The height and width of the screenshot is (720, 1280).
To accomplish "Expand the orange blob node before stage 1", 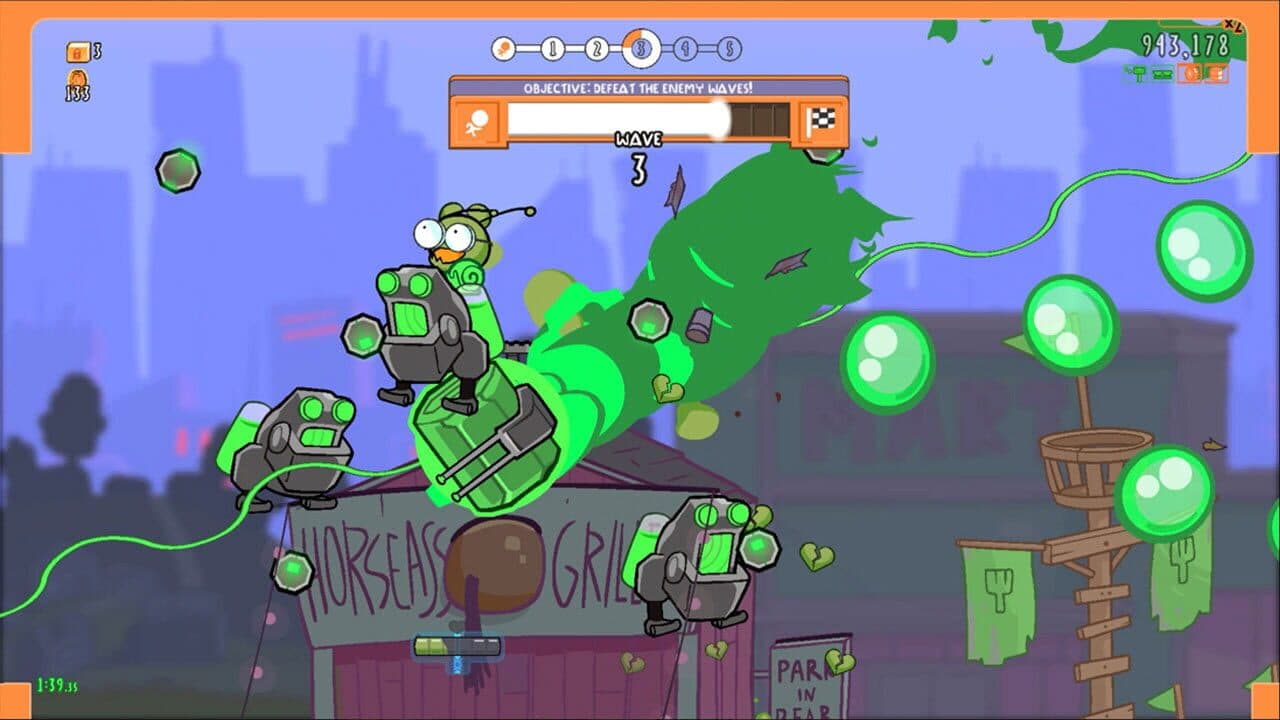I will [504, 46].
